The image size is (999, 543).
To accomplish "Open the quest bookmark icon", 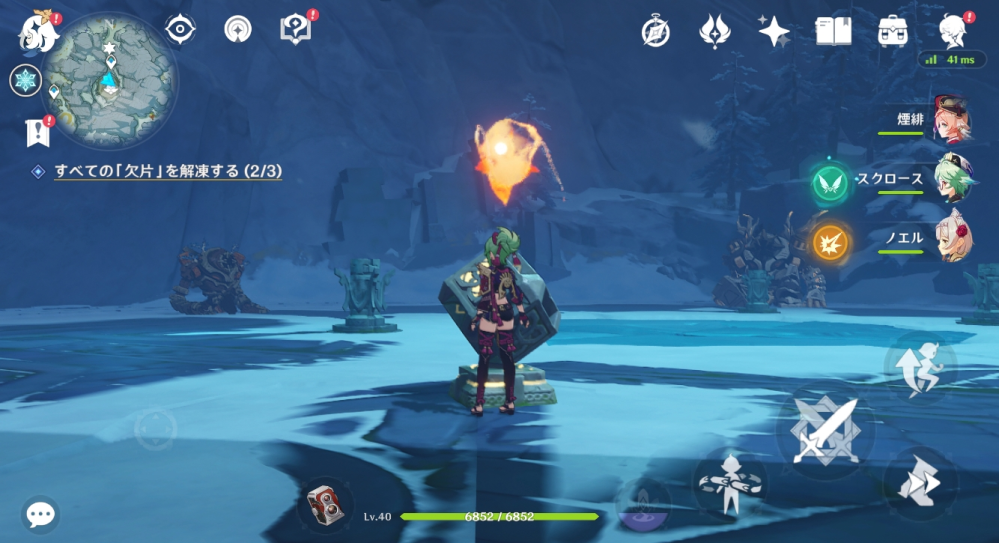I will point(37,131).
